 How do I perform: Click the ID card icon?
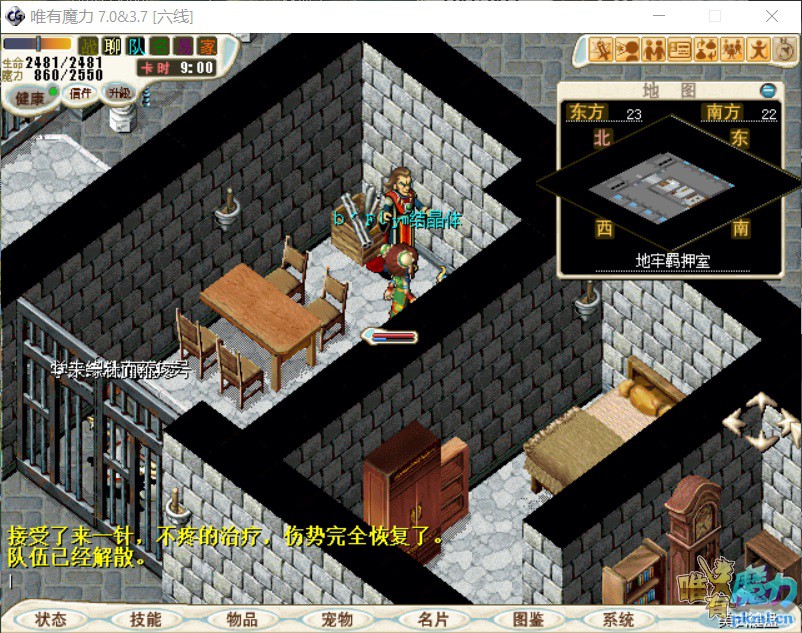coord(680,49)
